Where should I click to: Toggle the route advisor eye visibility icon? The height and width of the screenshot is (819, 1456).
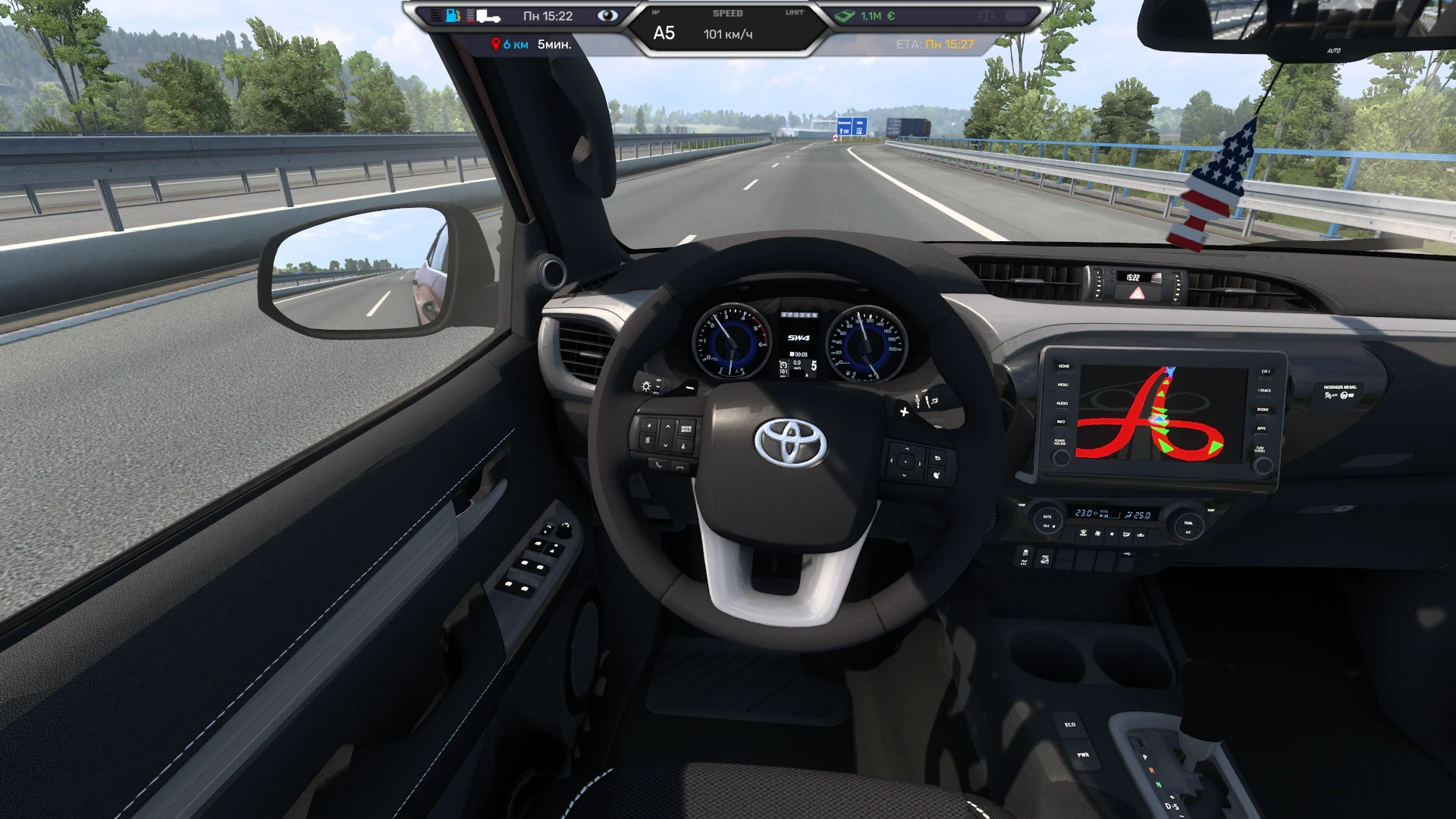[608, 14]
